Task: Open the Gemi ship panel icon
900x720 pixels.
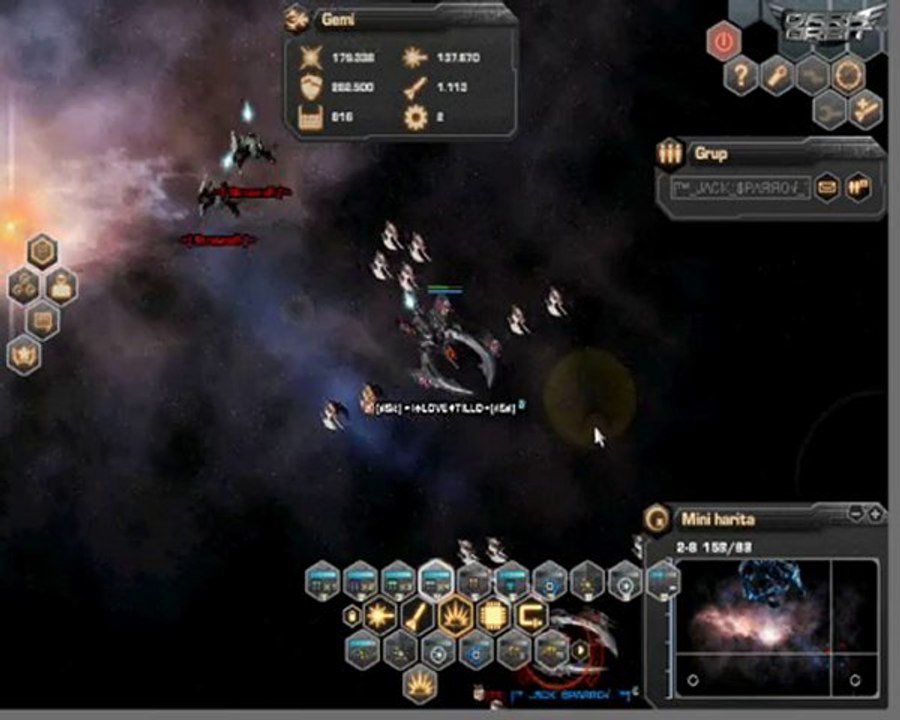Action: click(297, 19)
